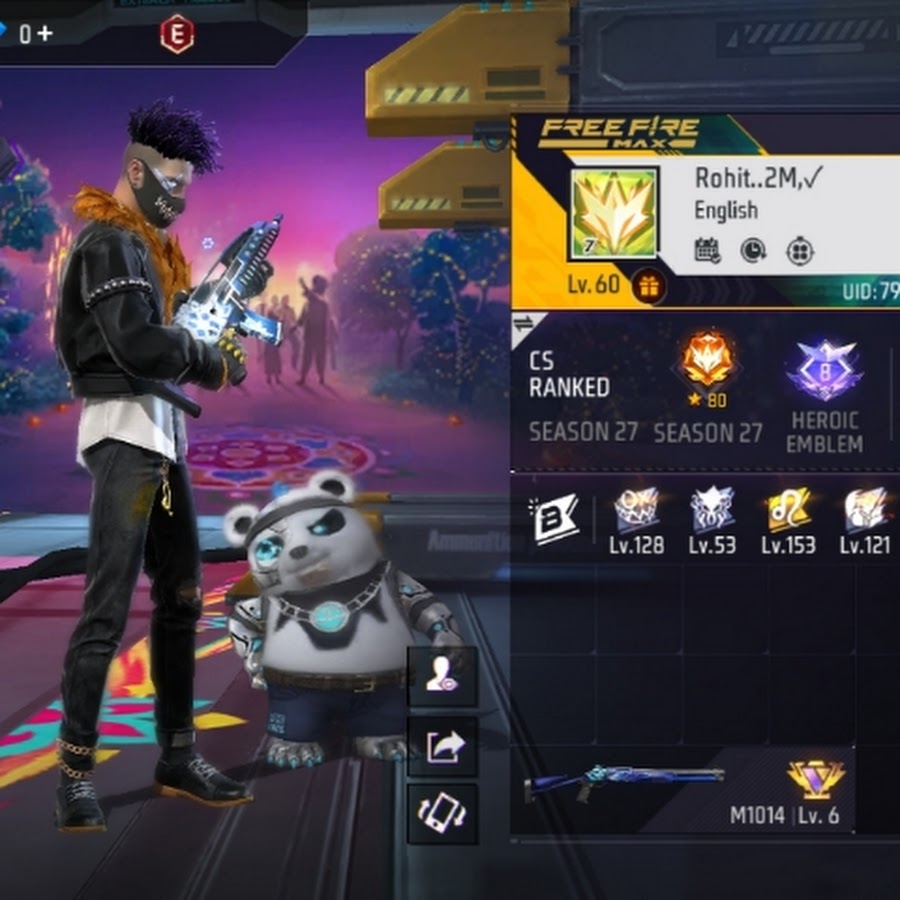Click the share arrow button

pyautogui.click(x=442, y=746)
